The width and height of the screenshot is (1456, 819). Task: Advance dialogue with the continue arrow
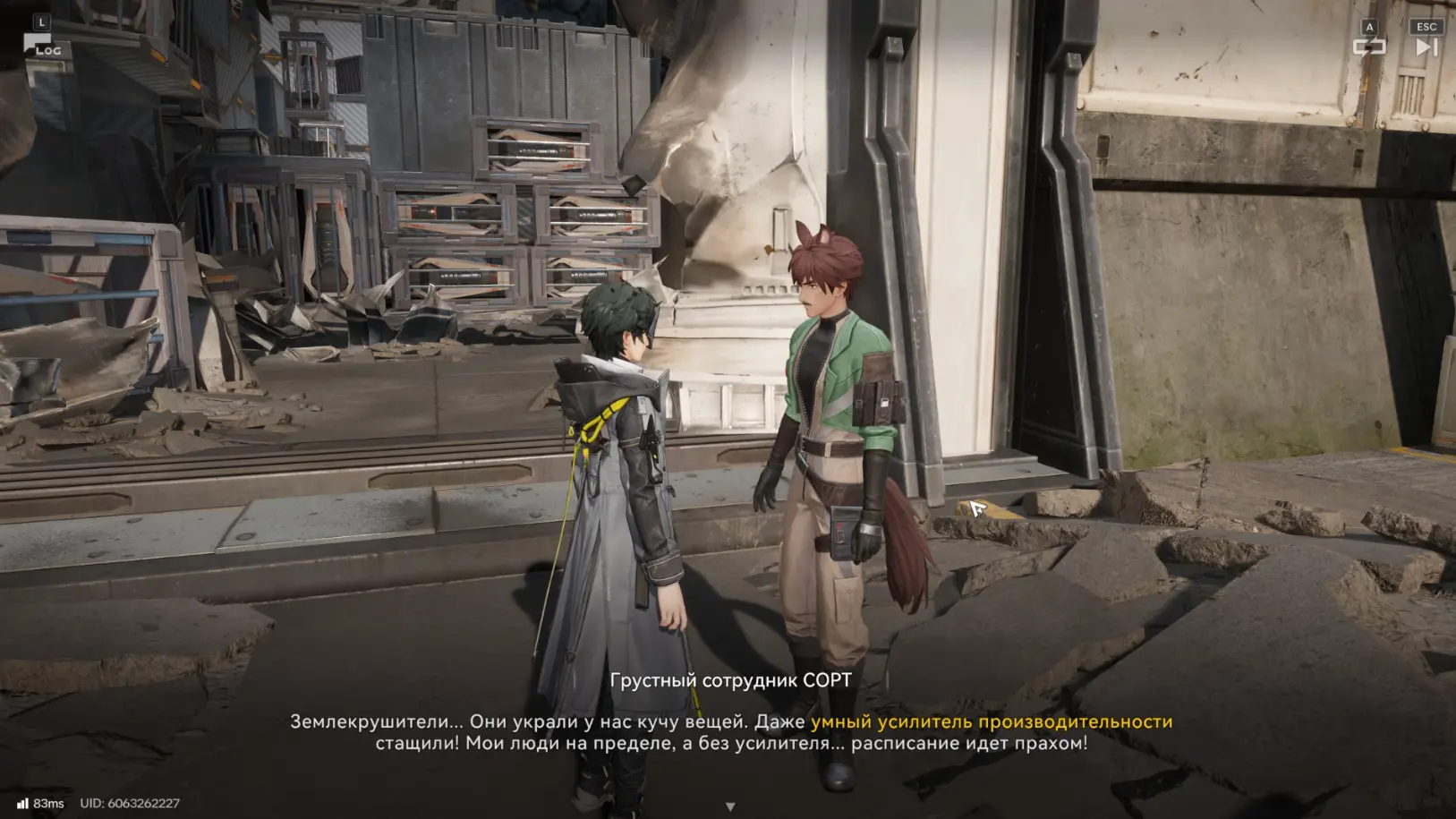pos(730,806)
